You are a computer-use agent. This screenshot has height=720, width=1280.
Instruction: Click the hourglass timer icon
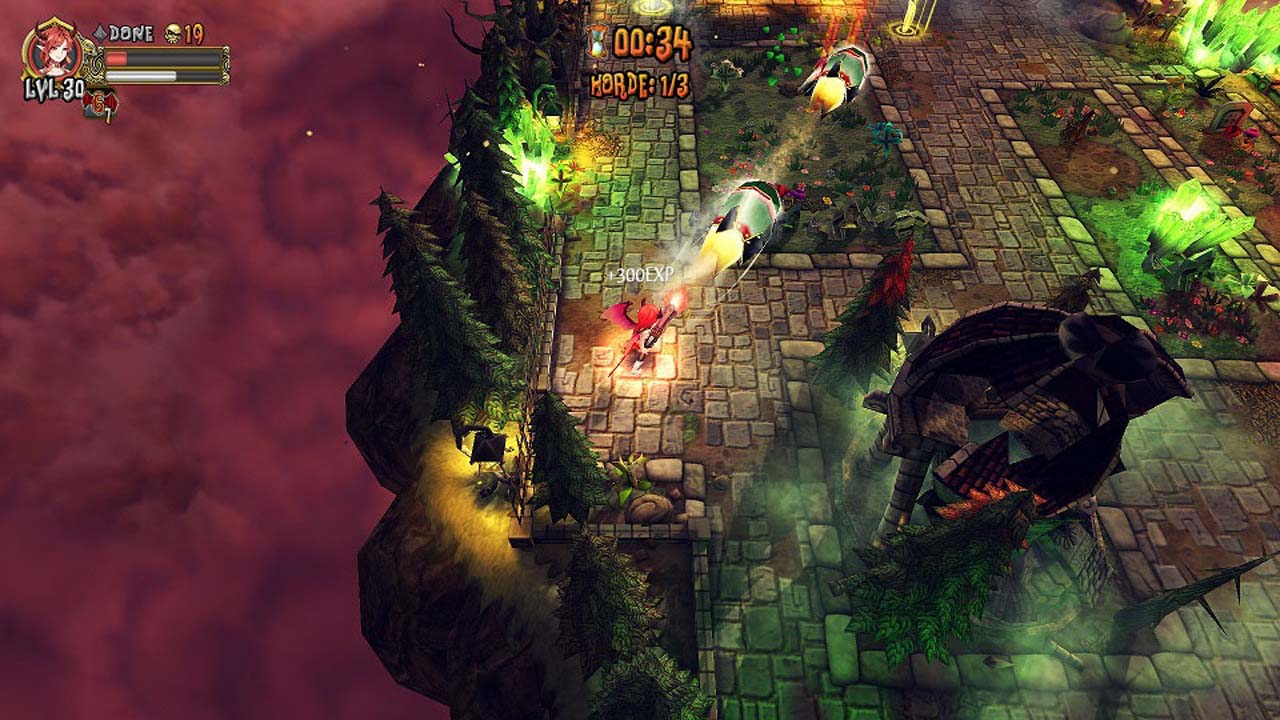click(597, 40)
